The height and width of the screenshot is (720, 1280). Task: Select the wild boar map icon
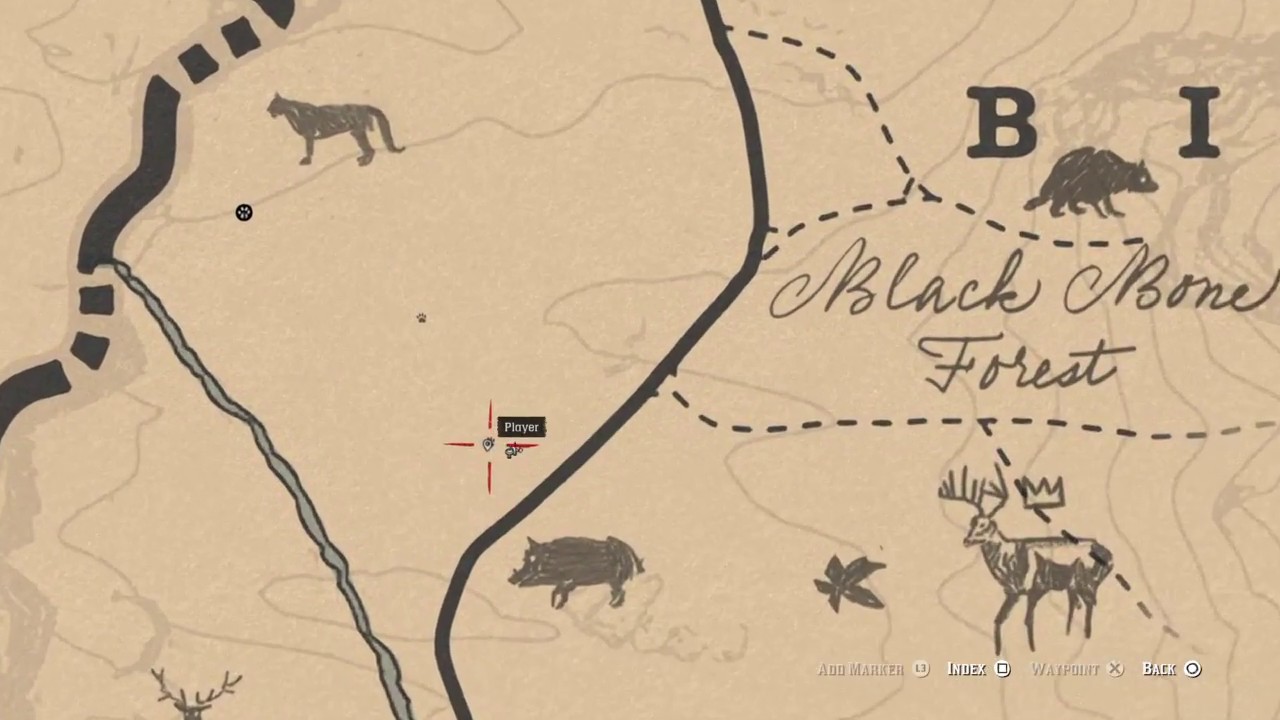click(x=577, y=569)
